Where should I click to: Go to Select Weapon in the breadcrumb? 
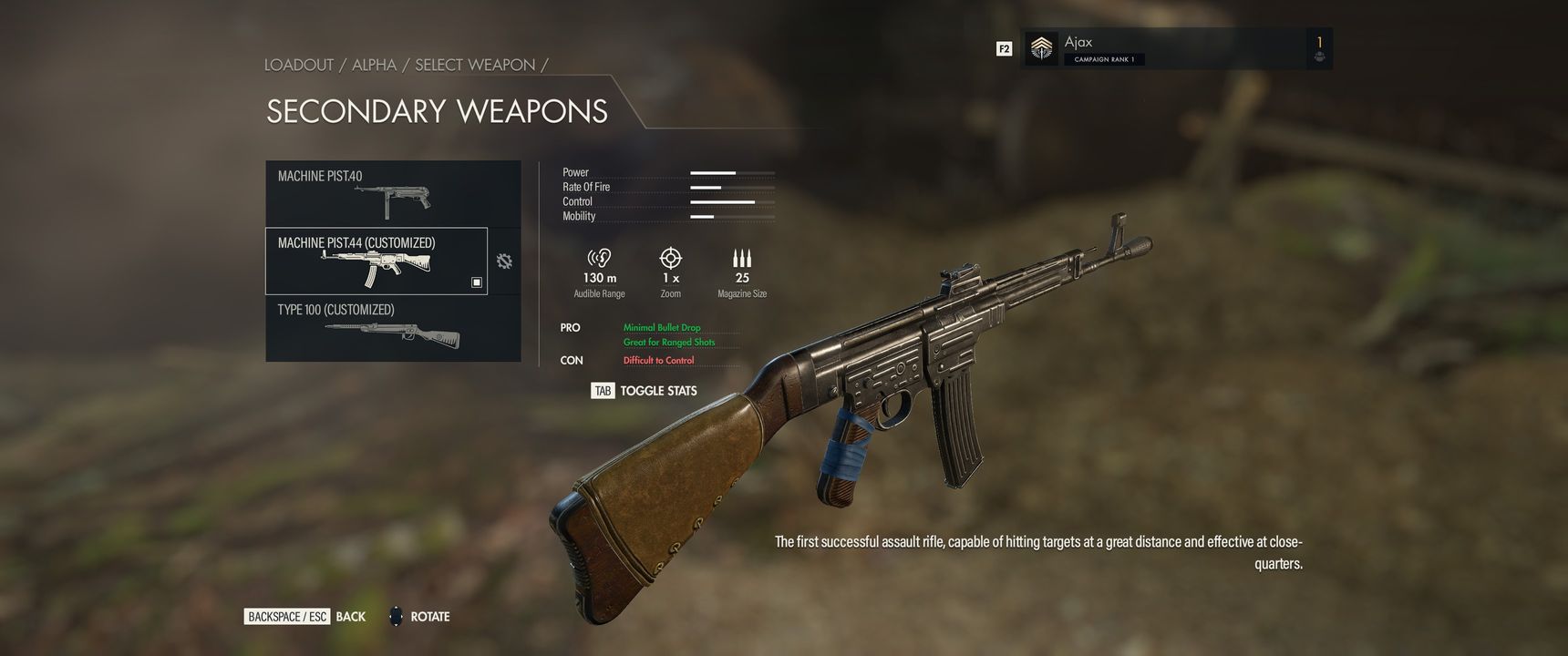point(475,65)
